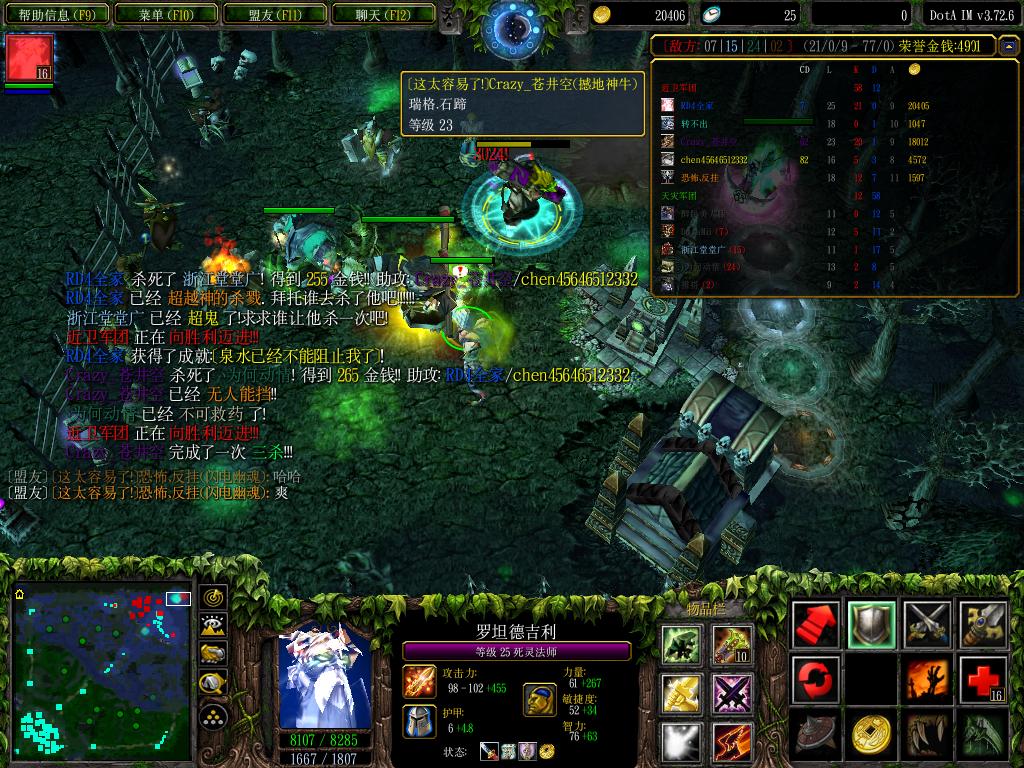Use the purple crossed swords inventory item
The height and width of the screenshot is (768, 1024).
point(733,693)
